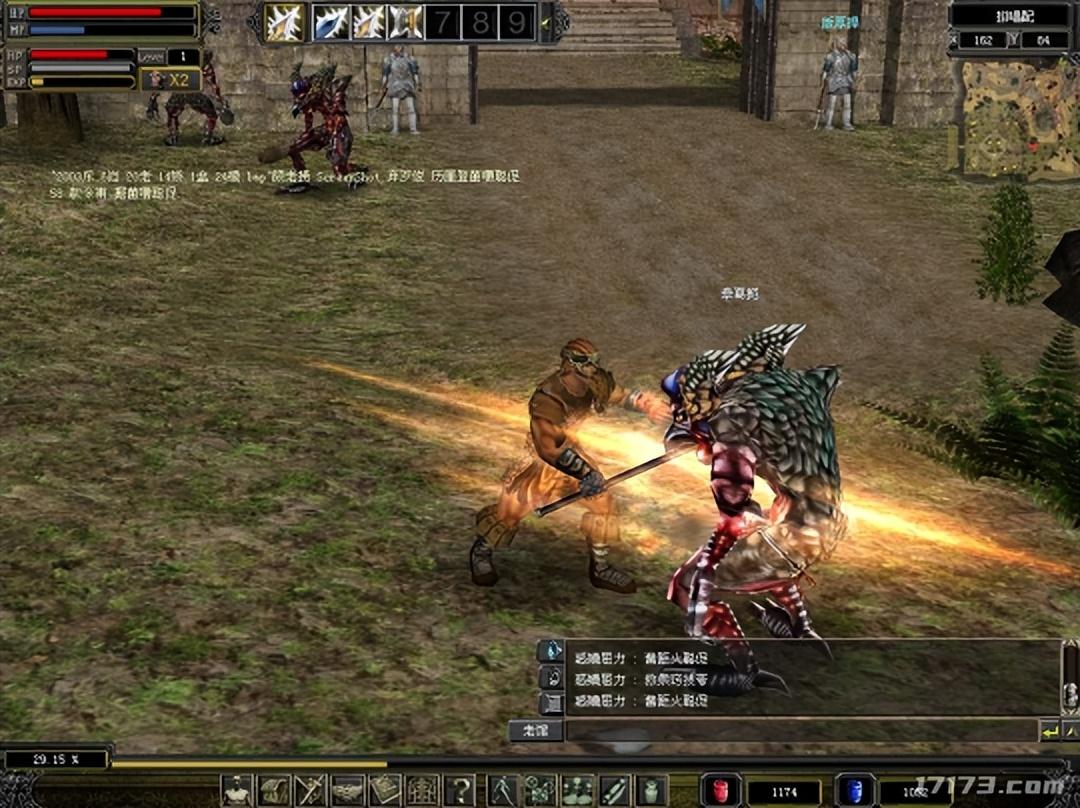Select the top chat filter icon
The width and height of the screenshot is (1080, 808).
(x=551, y=651)
